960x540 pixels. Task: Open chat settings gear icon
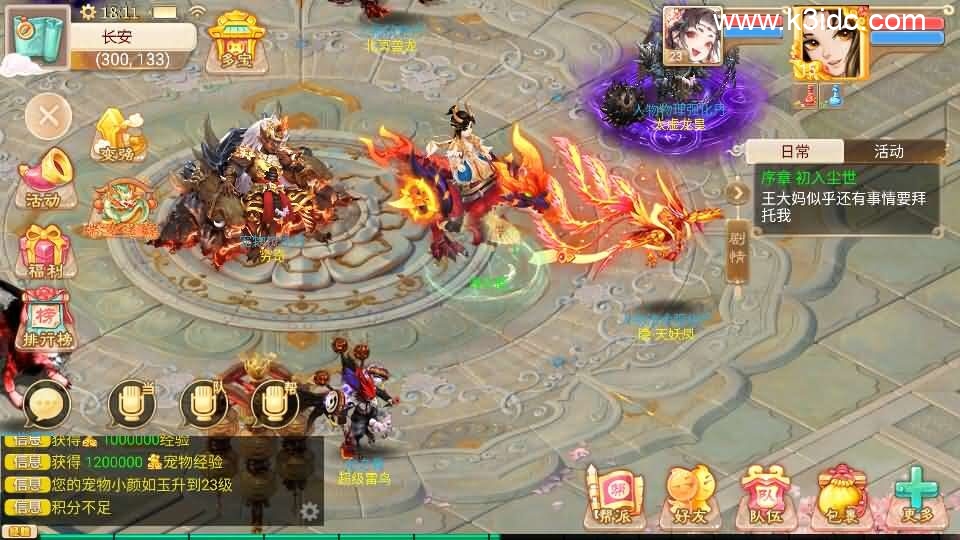(310, 512)
